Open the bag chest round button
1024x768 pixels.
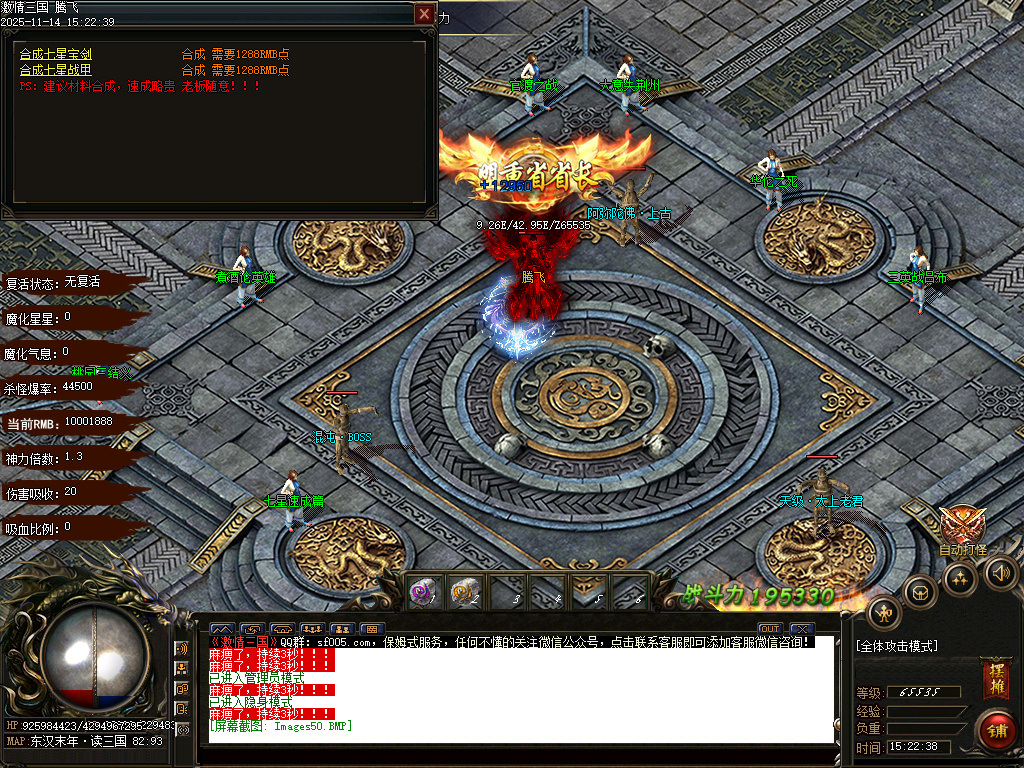coord(919,592)
